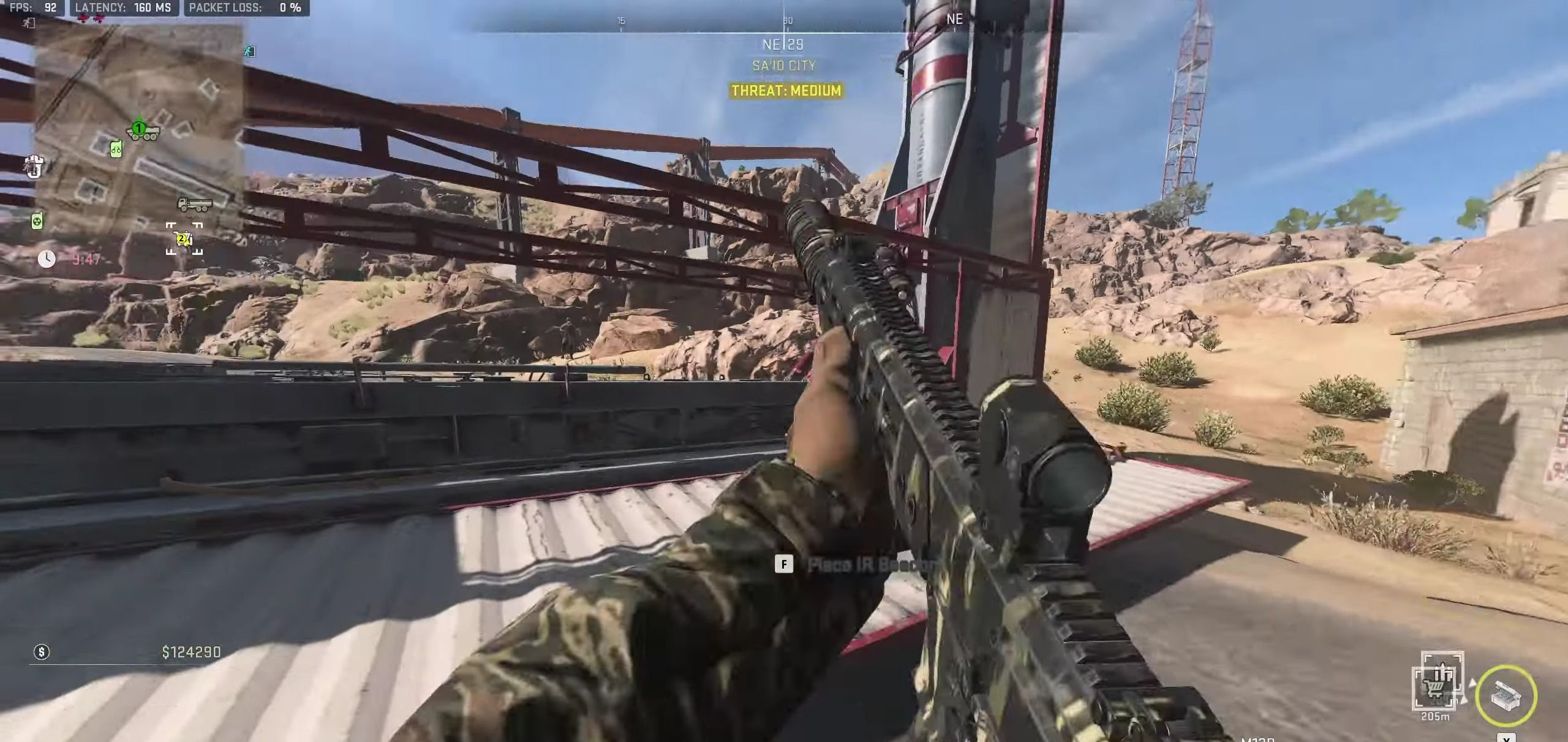Select the THREAT: MEDIUM indicator

[785, 91]
